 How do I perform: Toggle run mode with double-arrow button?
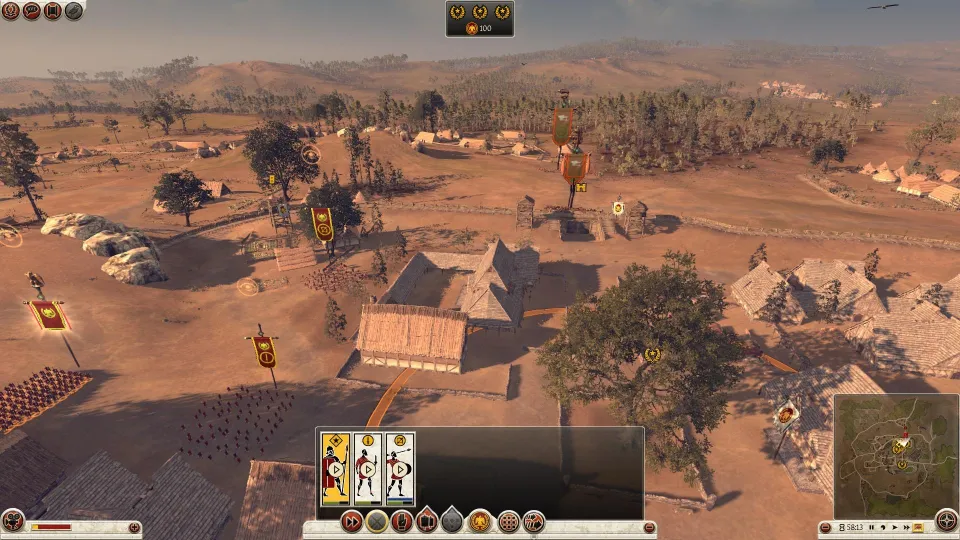351,521
